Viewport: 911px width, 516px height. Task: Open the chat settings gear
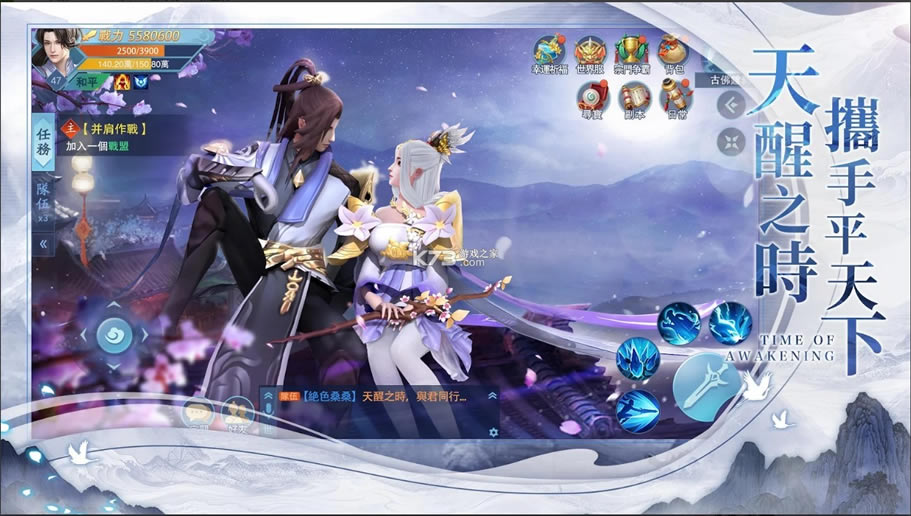(492, 432)
